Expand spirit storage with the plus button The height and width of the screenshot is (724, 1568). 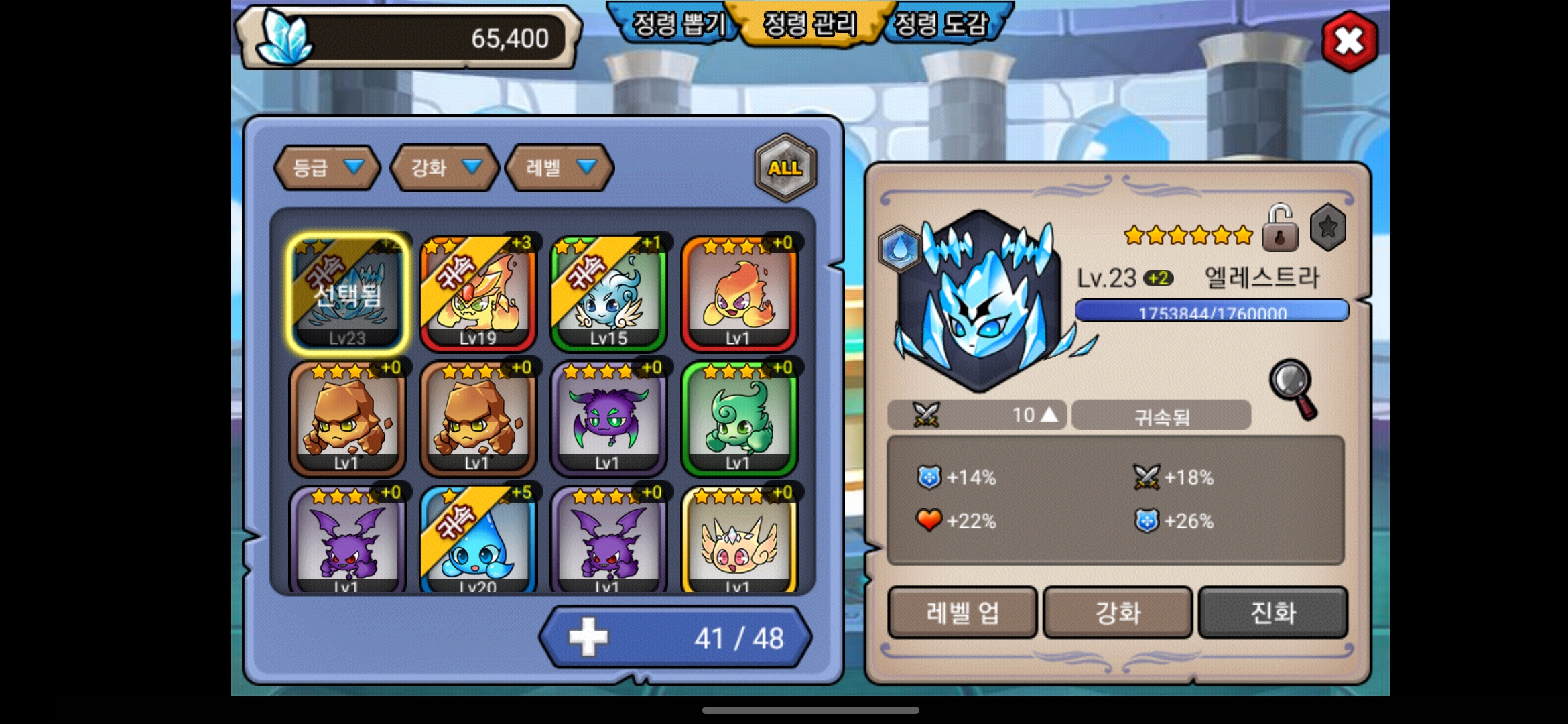[588, 638]
